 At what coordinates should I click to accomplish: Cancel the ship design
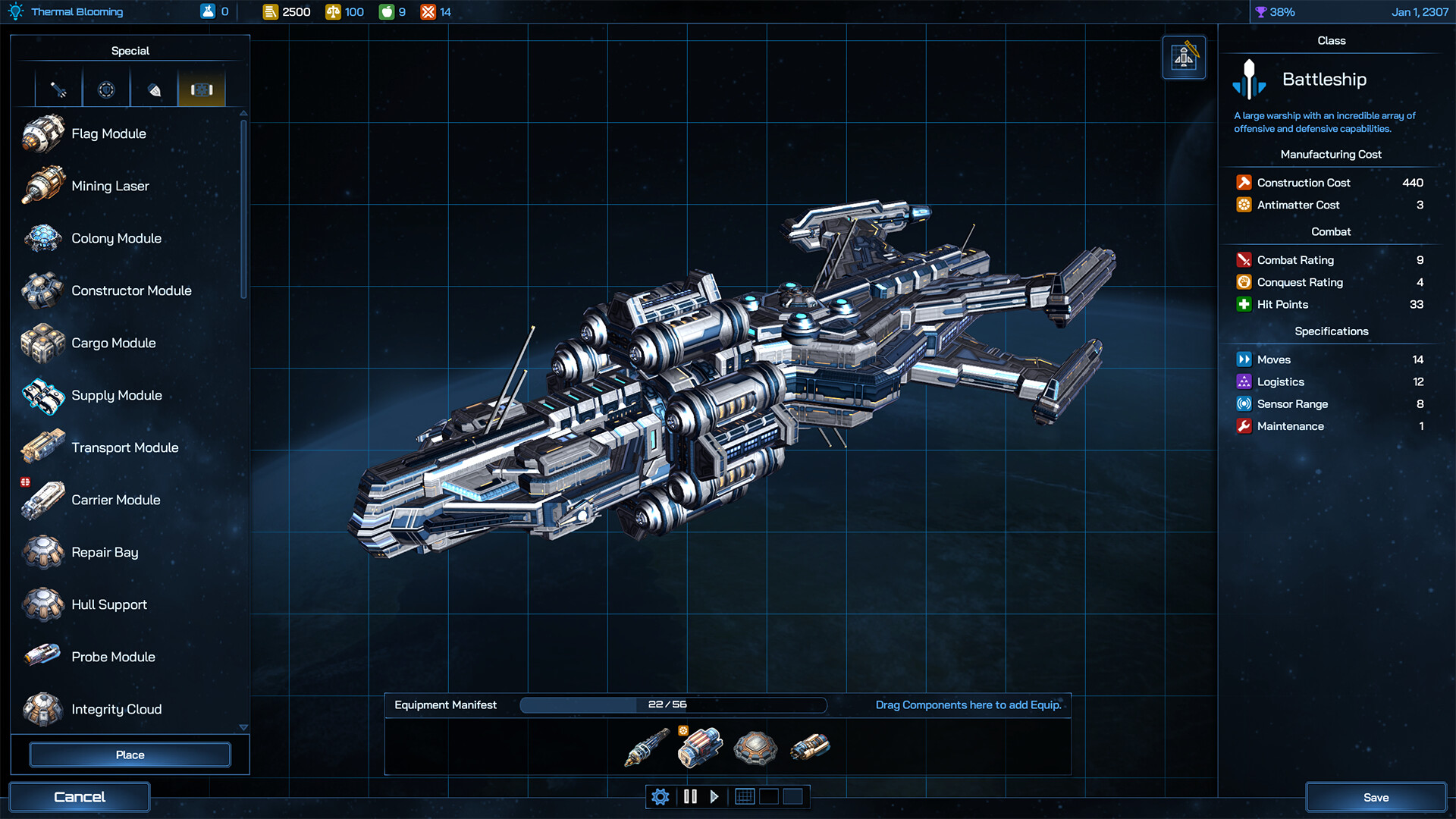(x=80, y=797)
